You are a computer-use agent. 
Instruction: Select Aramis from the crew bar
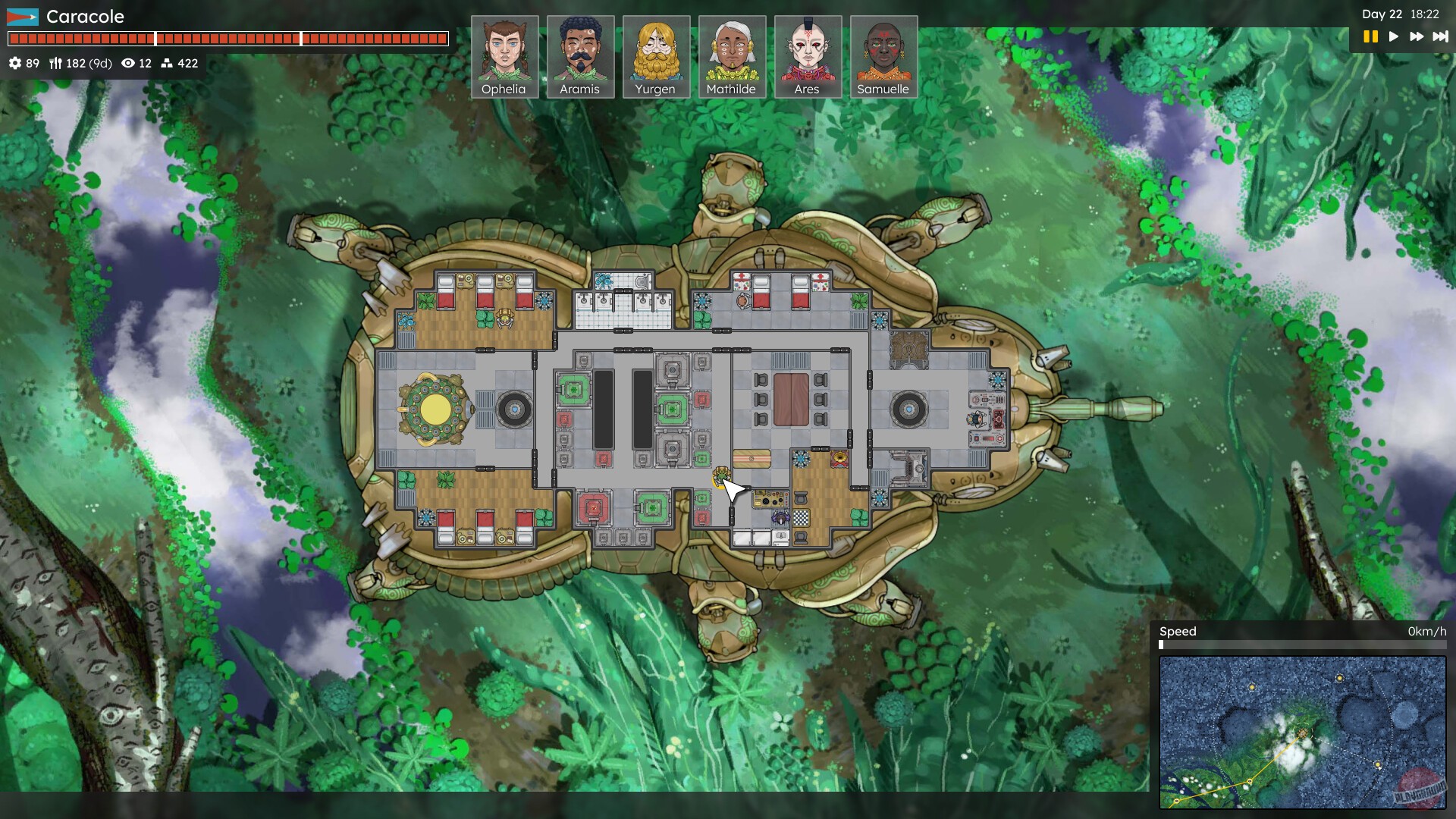pyautogui.click(x=582, y=53)
